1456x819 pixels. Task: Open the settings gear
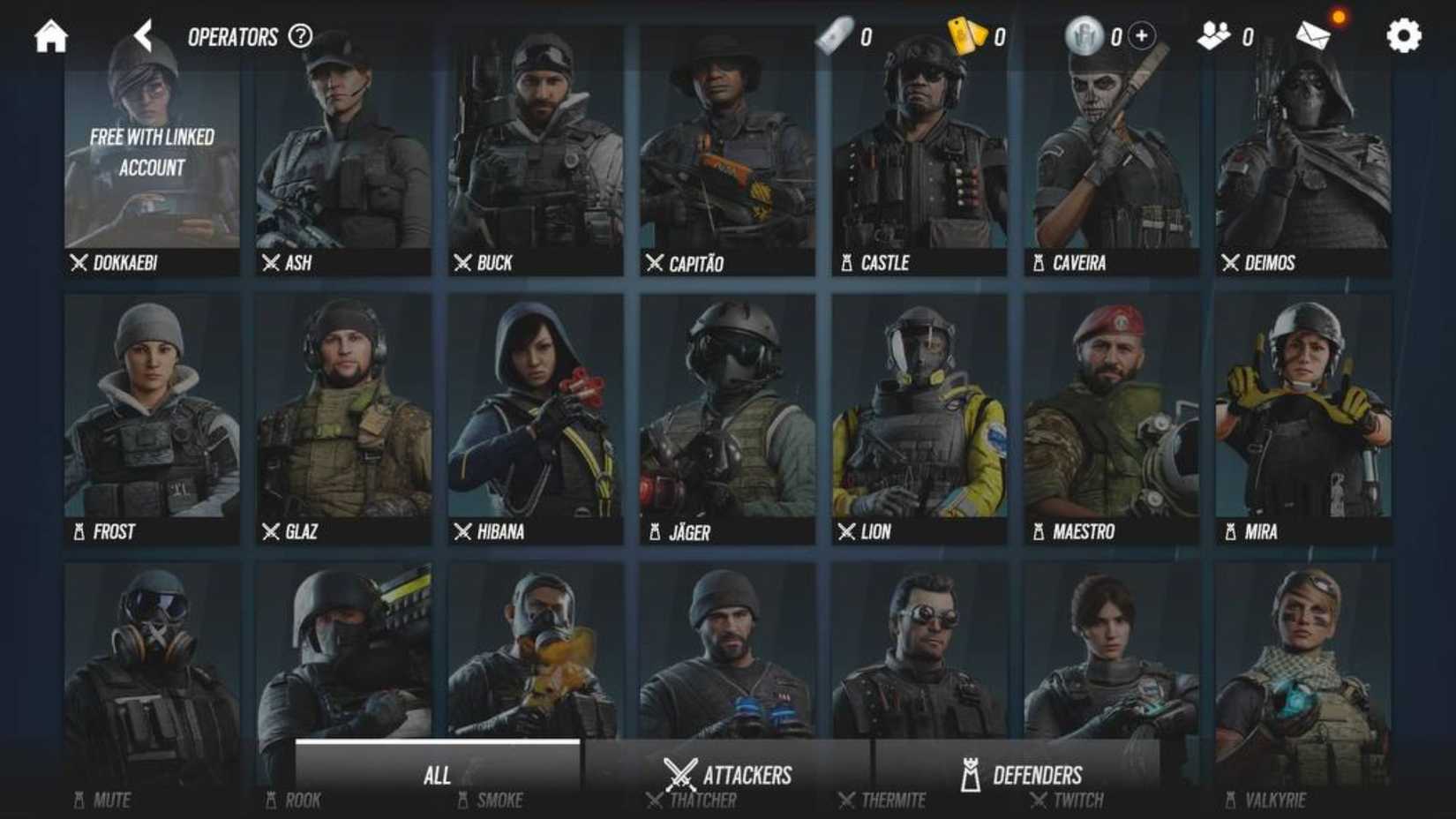click(x=1401, y=36)
